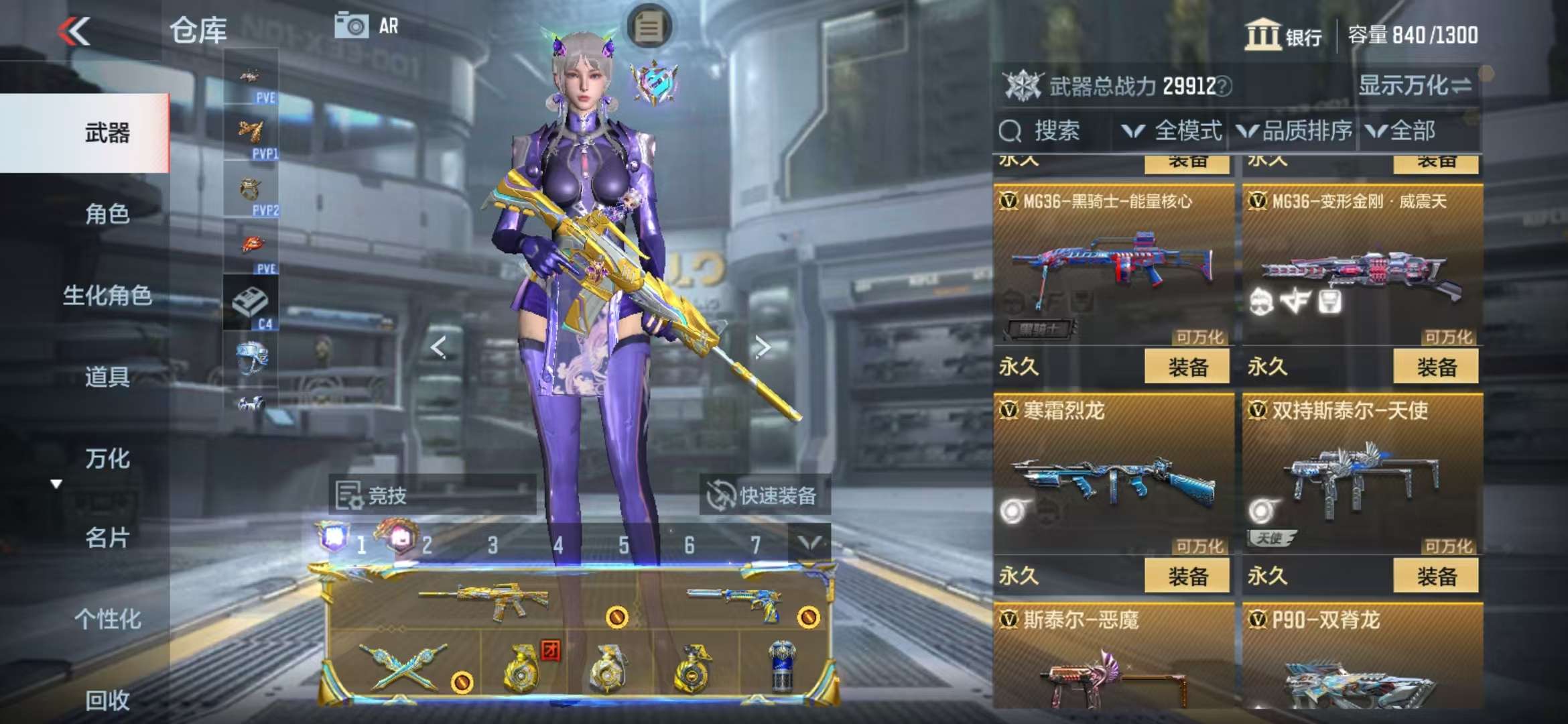Switch to the 生化角色 tab

[x=107, y=296]
